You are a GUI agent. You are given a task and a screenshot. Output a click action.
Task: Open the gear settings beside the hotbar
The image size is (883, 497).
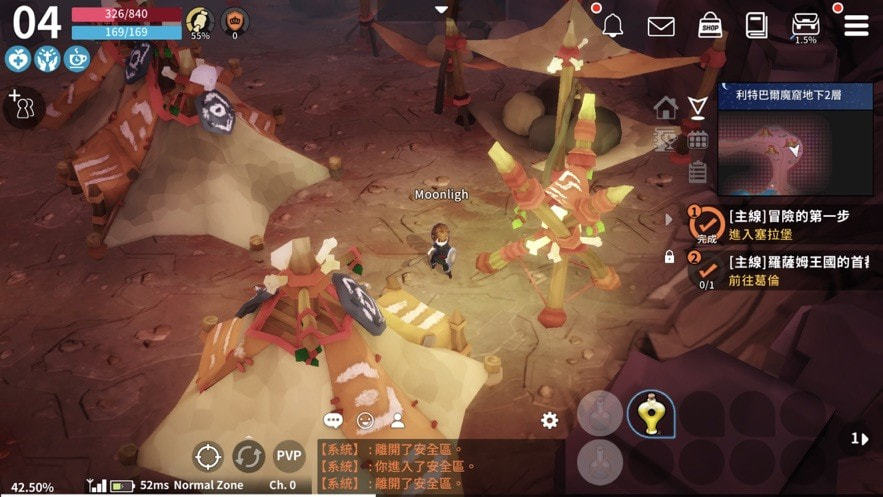click(549, 421)
